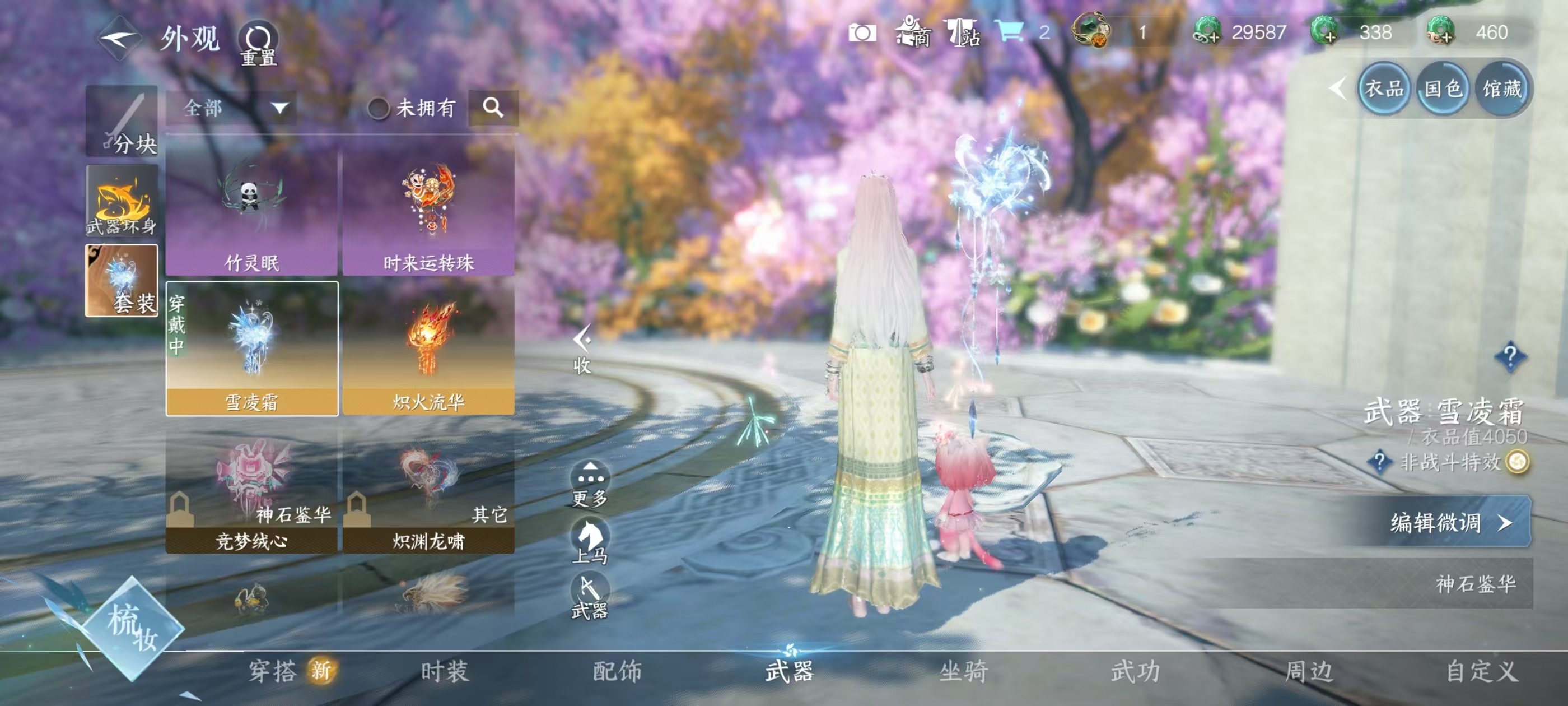The width and height of the screenshot is (1568, 706).
Task: Switch to the 时装 tab
Action: point(444,672)
